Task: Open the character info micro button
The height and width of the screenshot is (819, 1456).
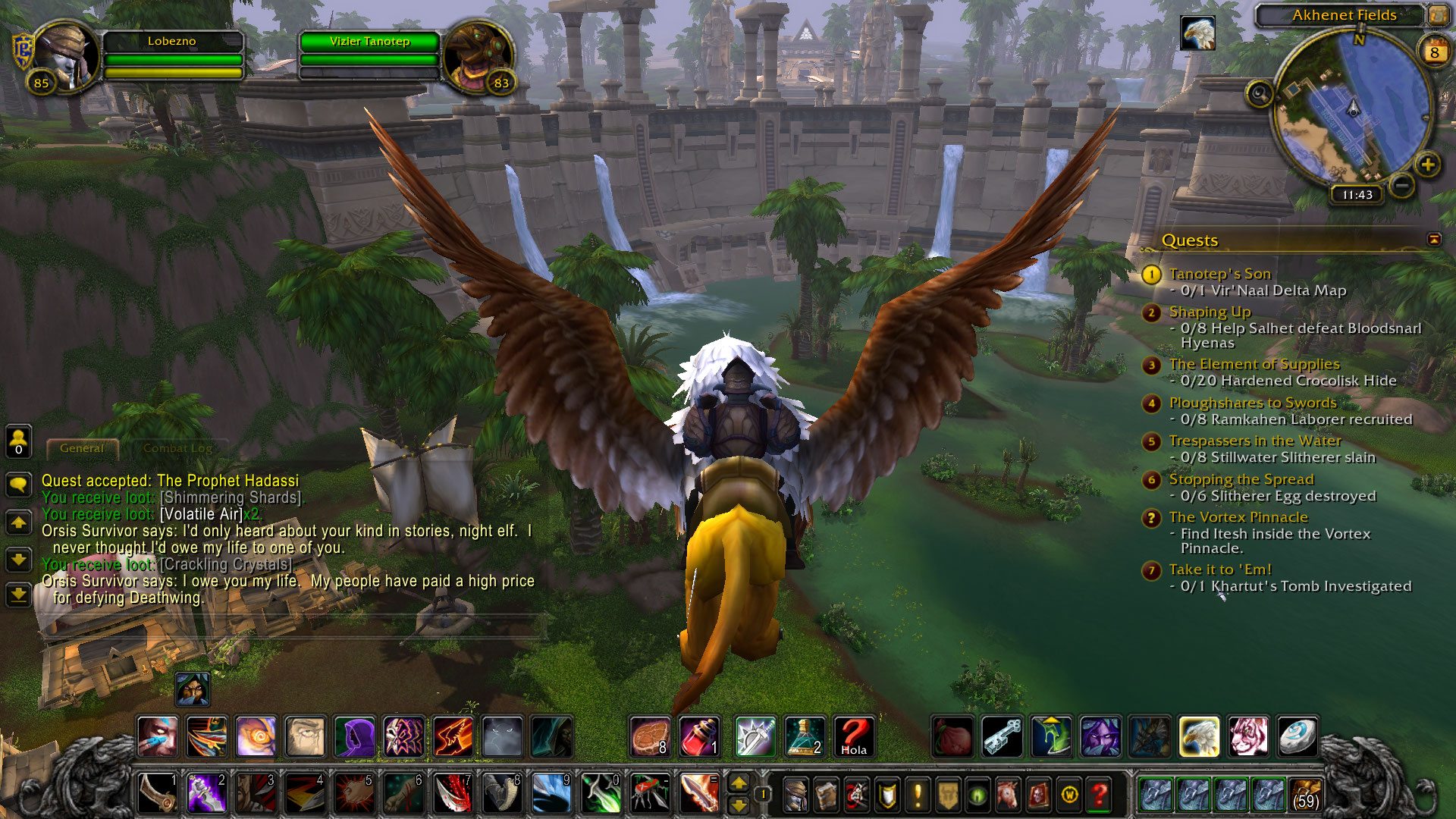Action: pyautogui.click(x=795, y=795)
